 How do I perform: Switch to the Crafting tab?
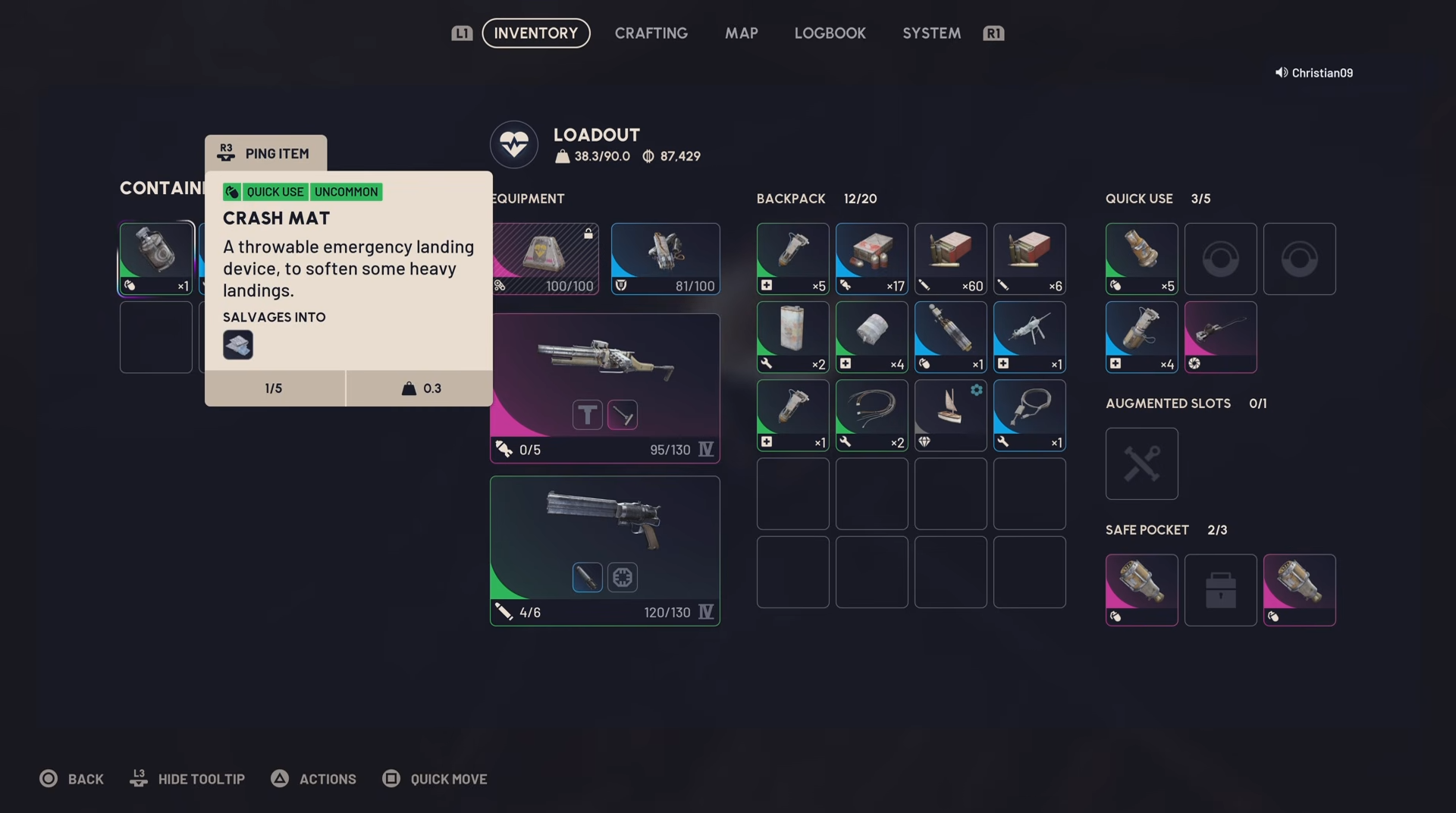click(651, 33)
